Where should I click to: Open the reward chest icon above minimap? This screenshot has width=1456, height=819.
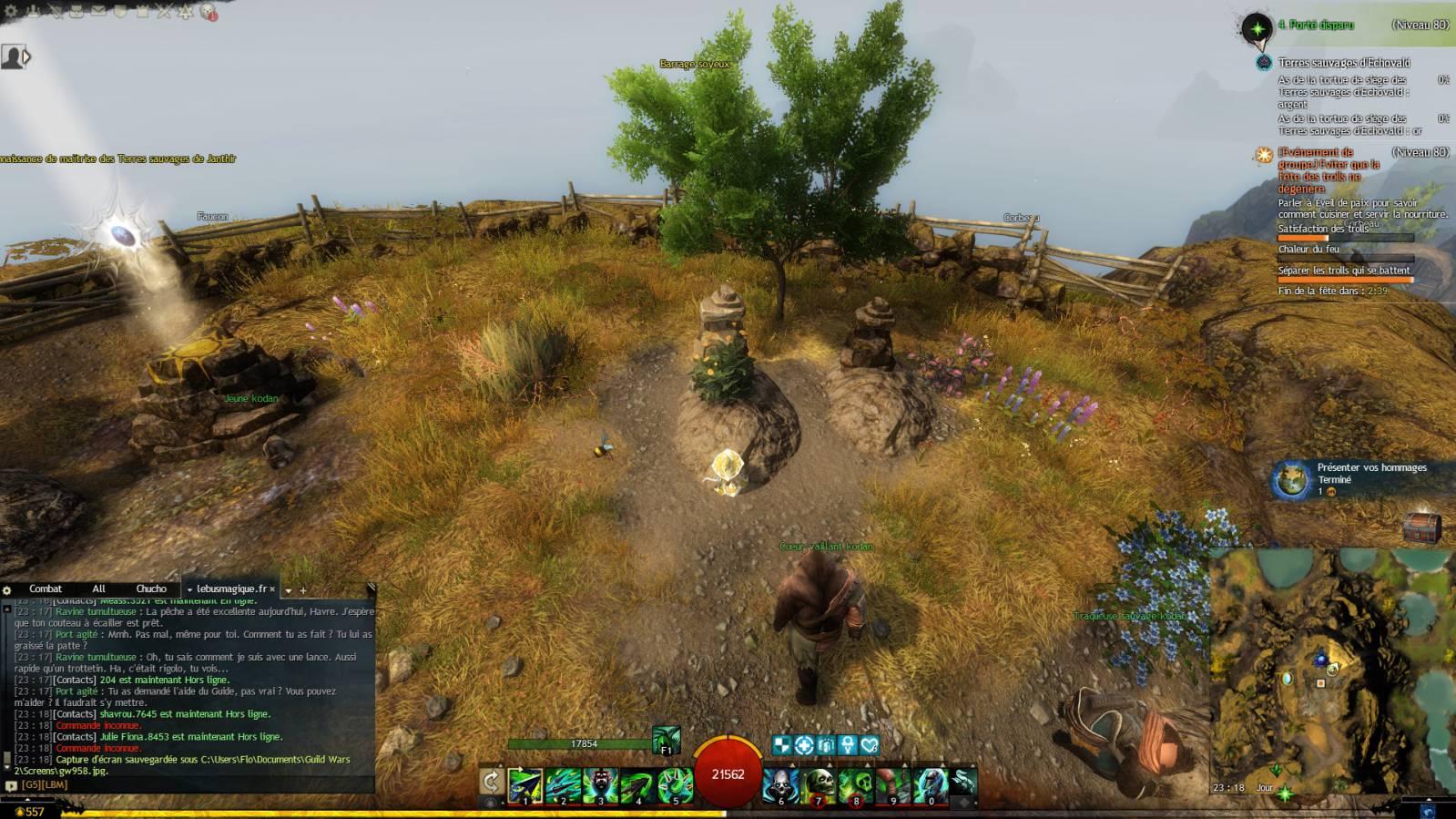pyautogui.click(x=1421, y=528)
